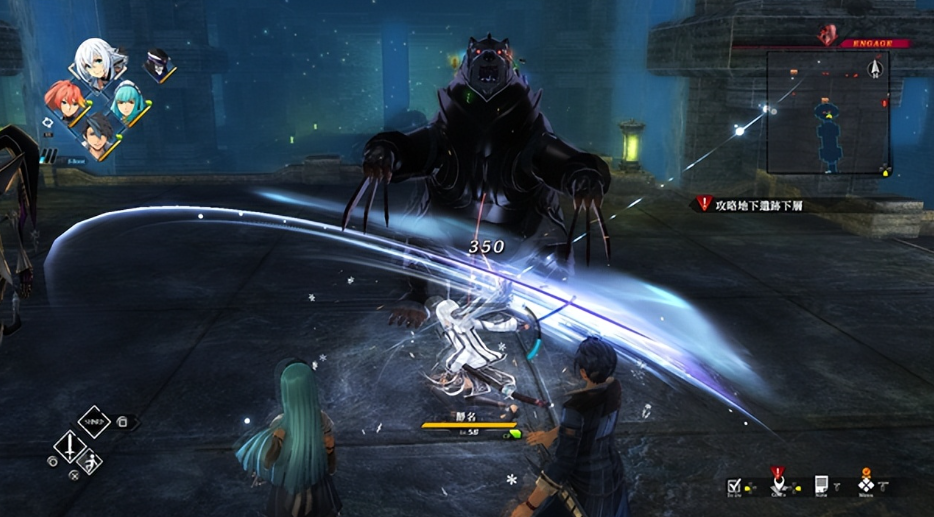This screenshot has width=934, height=517.
Task: Open the dungeon minimap
Action: [827, 112]
